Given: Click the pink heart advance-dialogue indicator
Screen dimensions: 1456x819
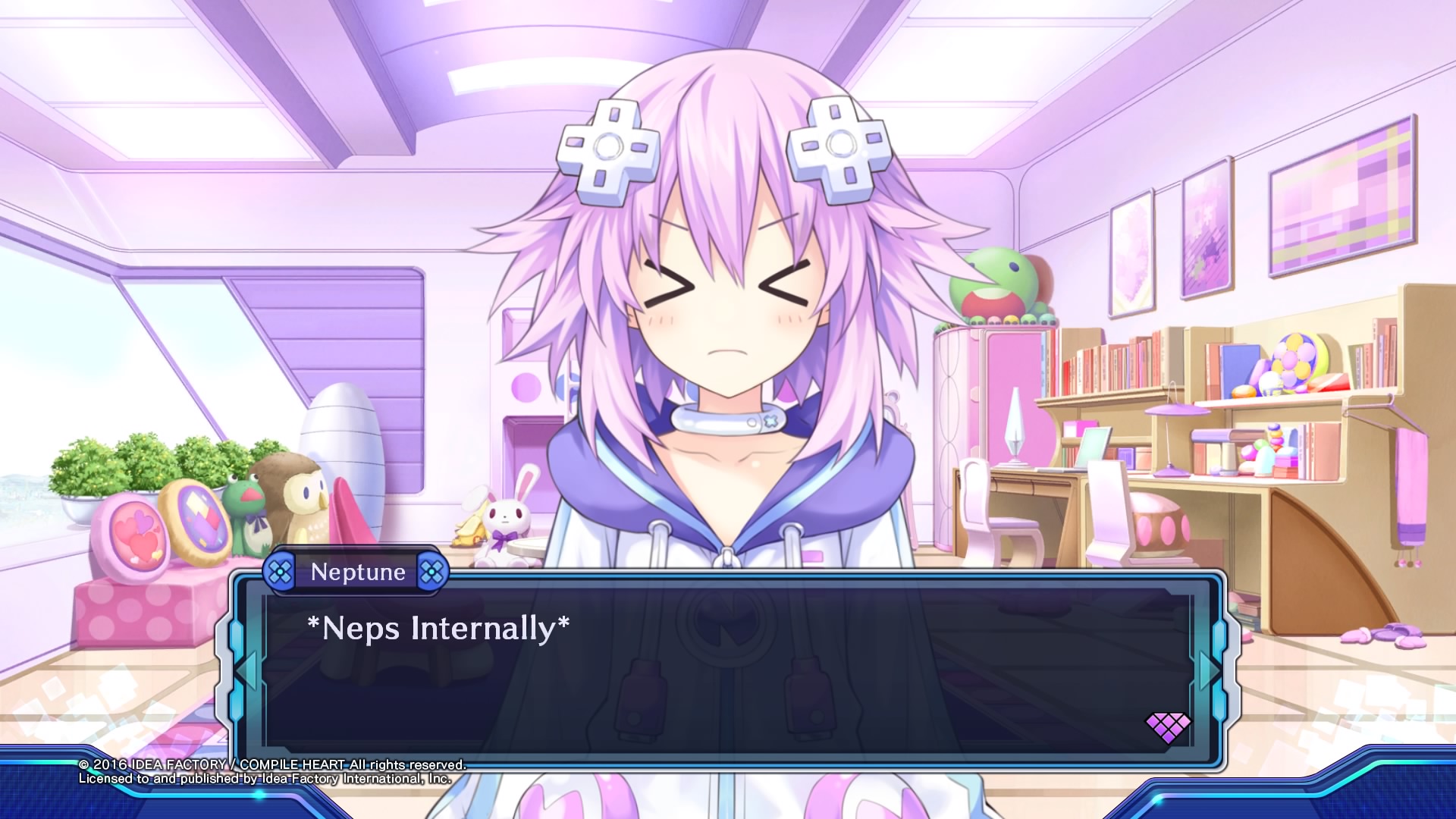Looking at the screenshot, I should (1168, 727).
